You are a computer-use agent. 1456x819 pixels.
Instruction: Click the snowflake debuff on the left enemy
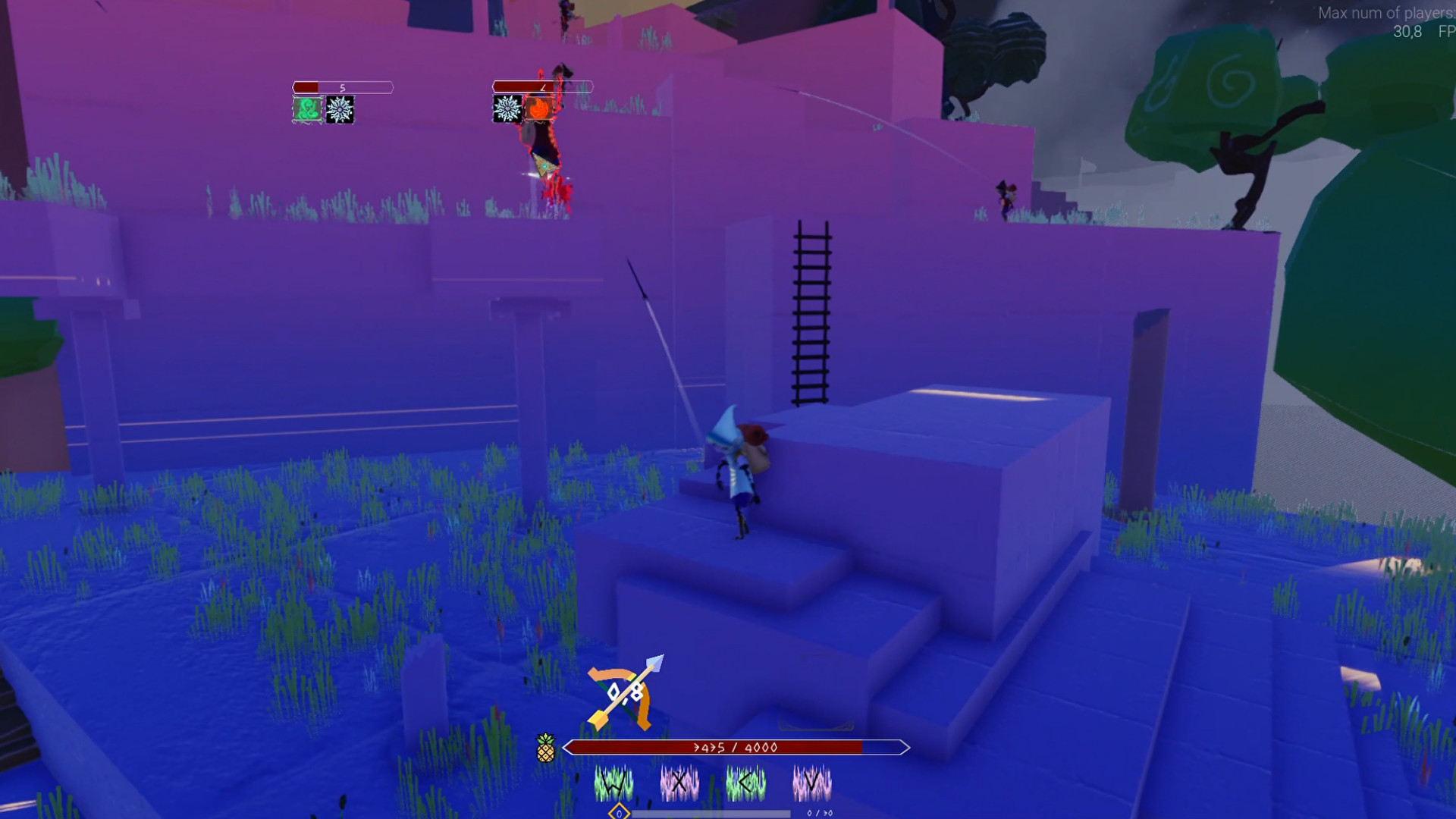[x=340, y=109]
